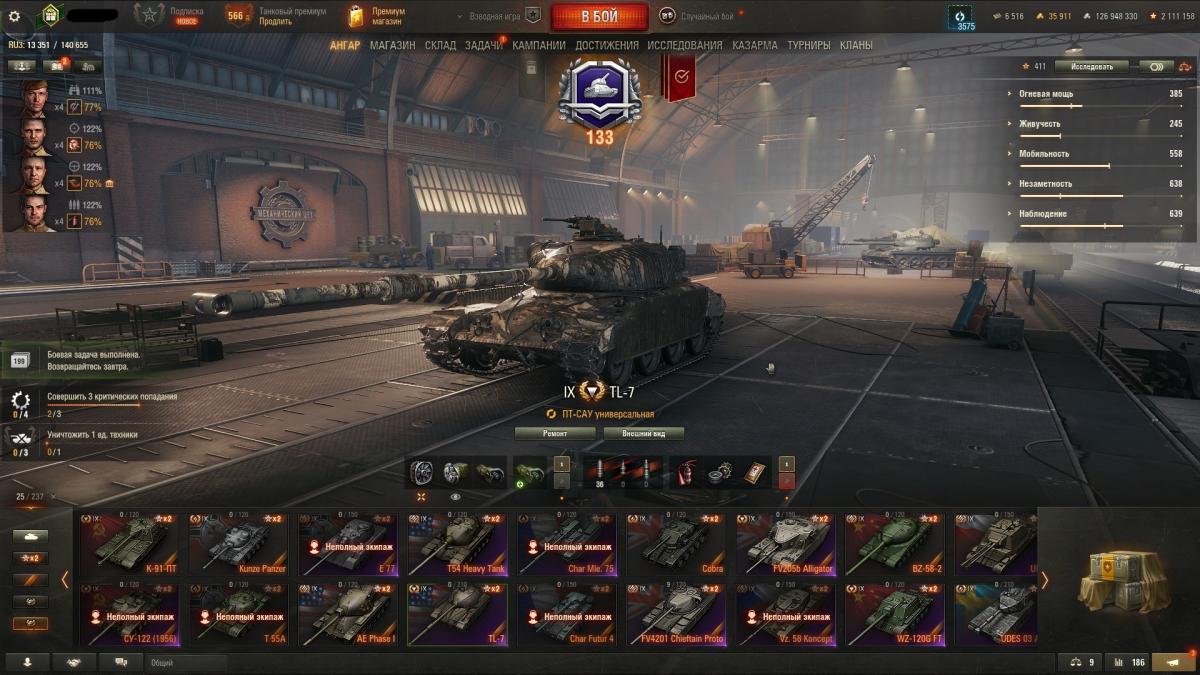Show the ДОСТИЖЕНИЯ tab
1200x675 pixels.
click(x=607, y=45)
